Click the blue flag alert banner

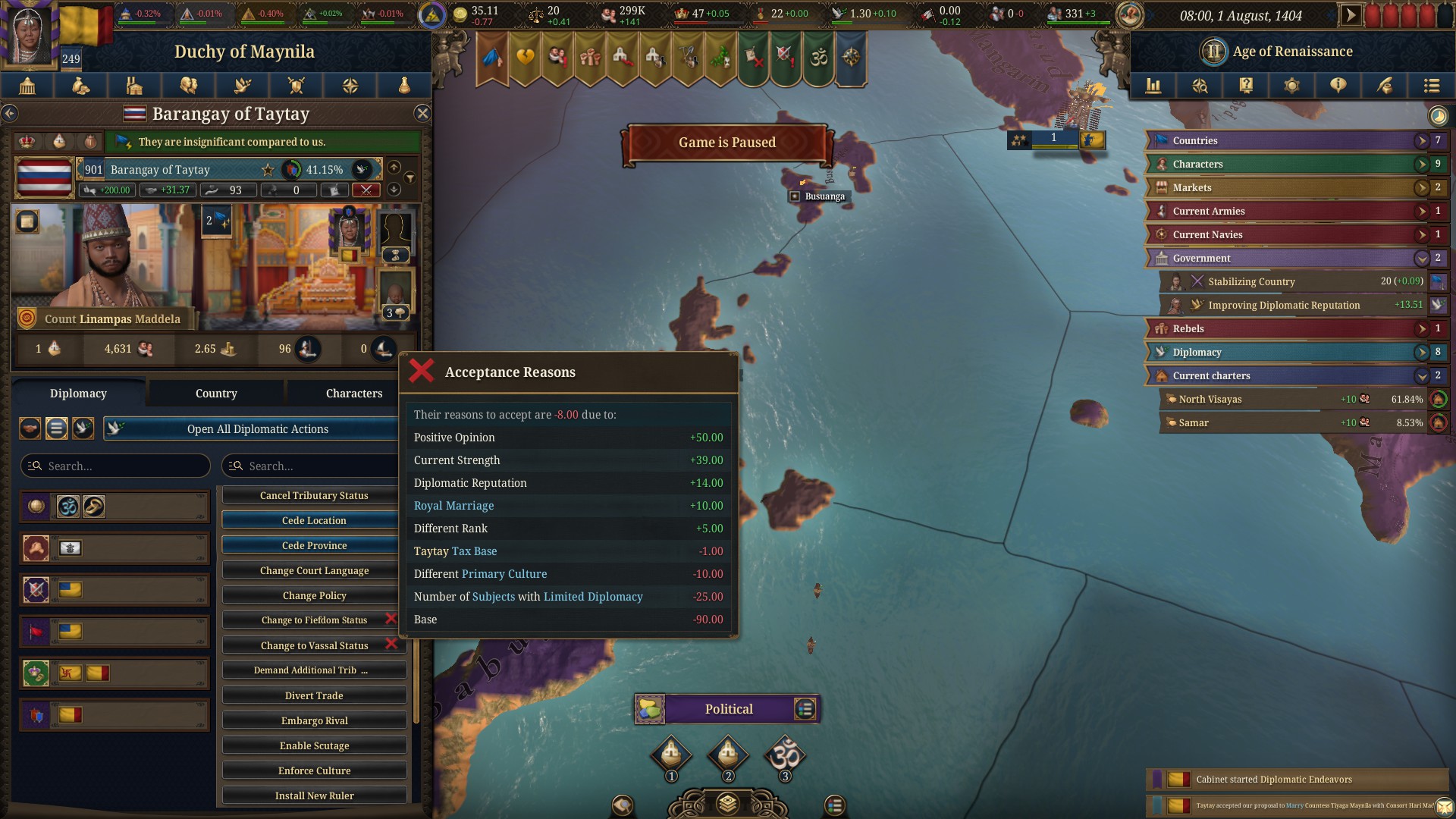493,58
